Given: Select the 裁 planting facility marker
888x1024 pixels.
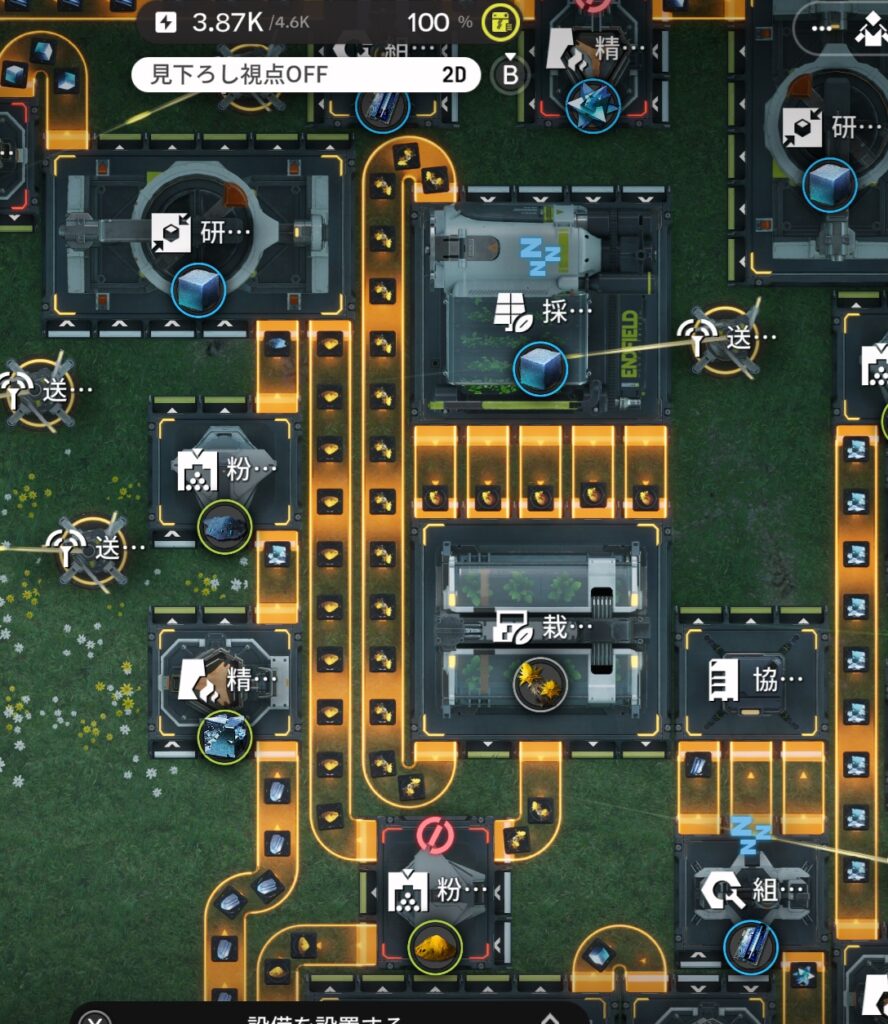Looking at the screenshot, I should [540, 628].
